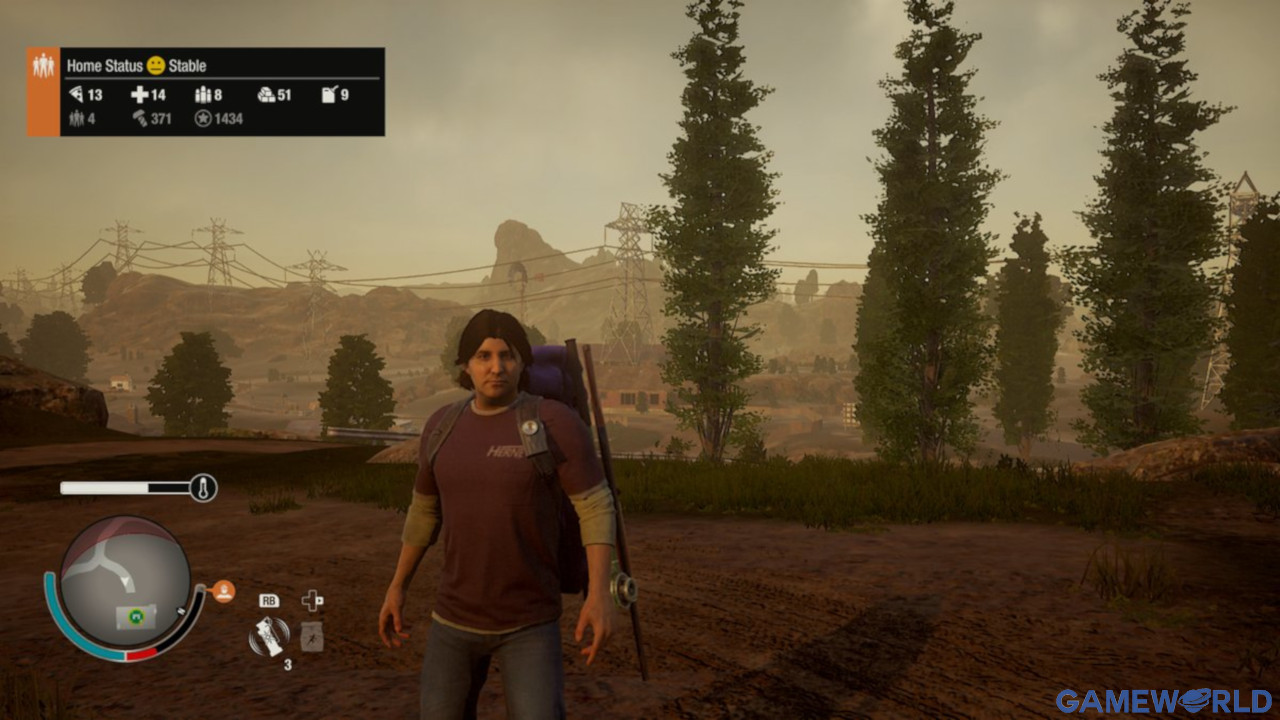Select the firecracker throwable item slot
This screenshot has width=1280, height=720.
pyautogui.click(x=268, y=635)
